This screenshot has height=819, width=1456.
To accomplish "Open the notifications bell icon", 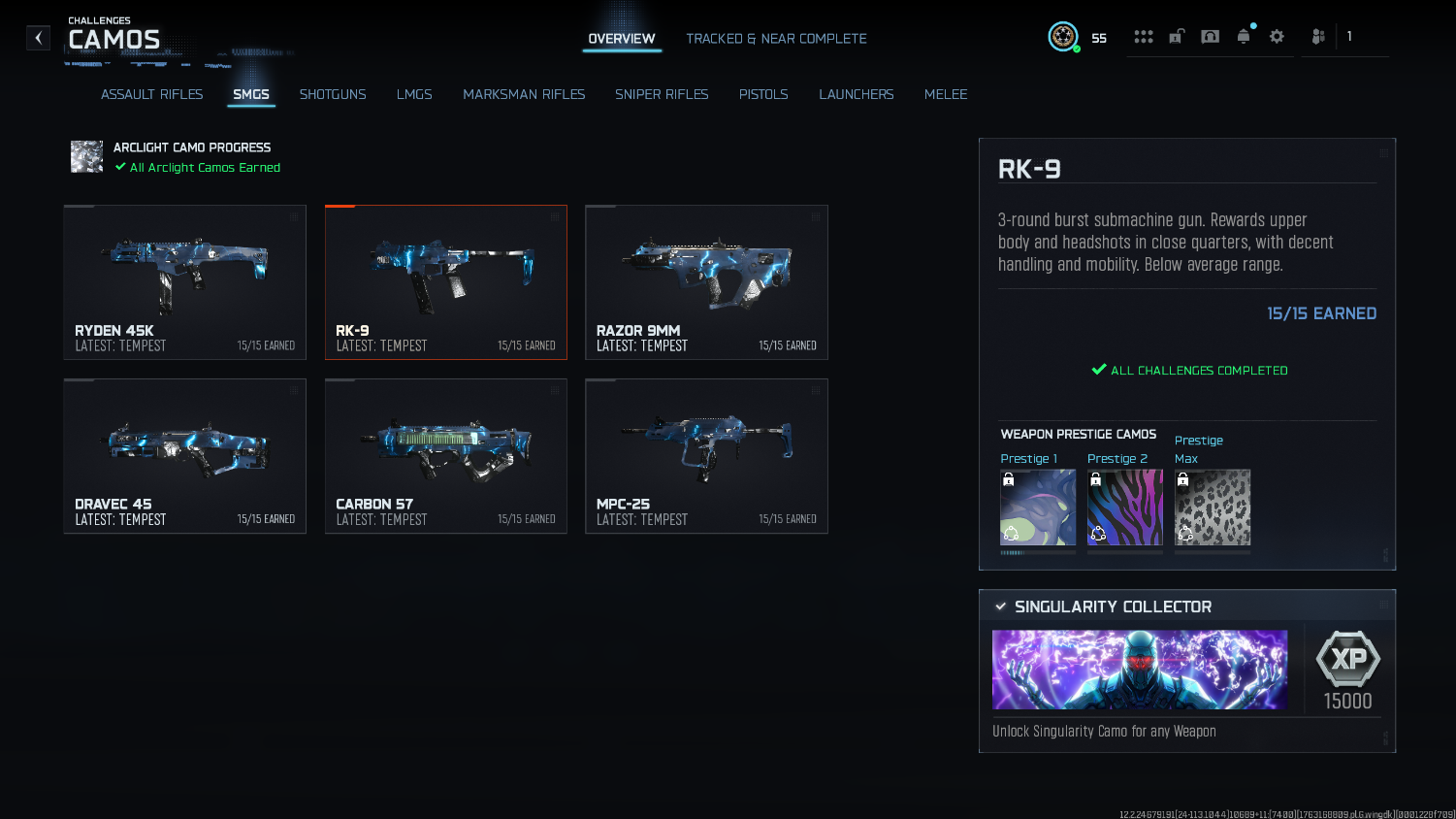I will pos(1245,36).
